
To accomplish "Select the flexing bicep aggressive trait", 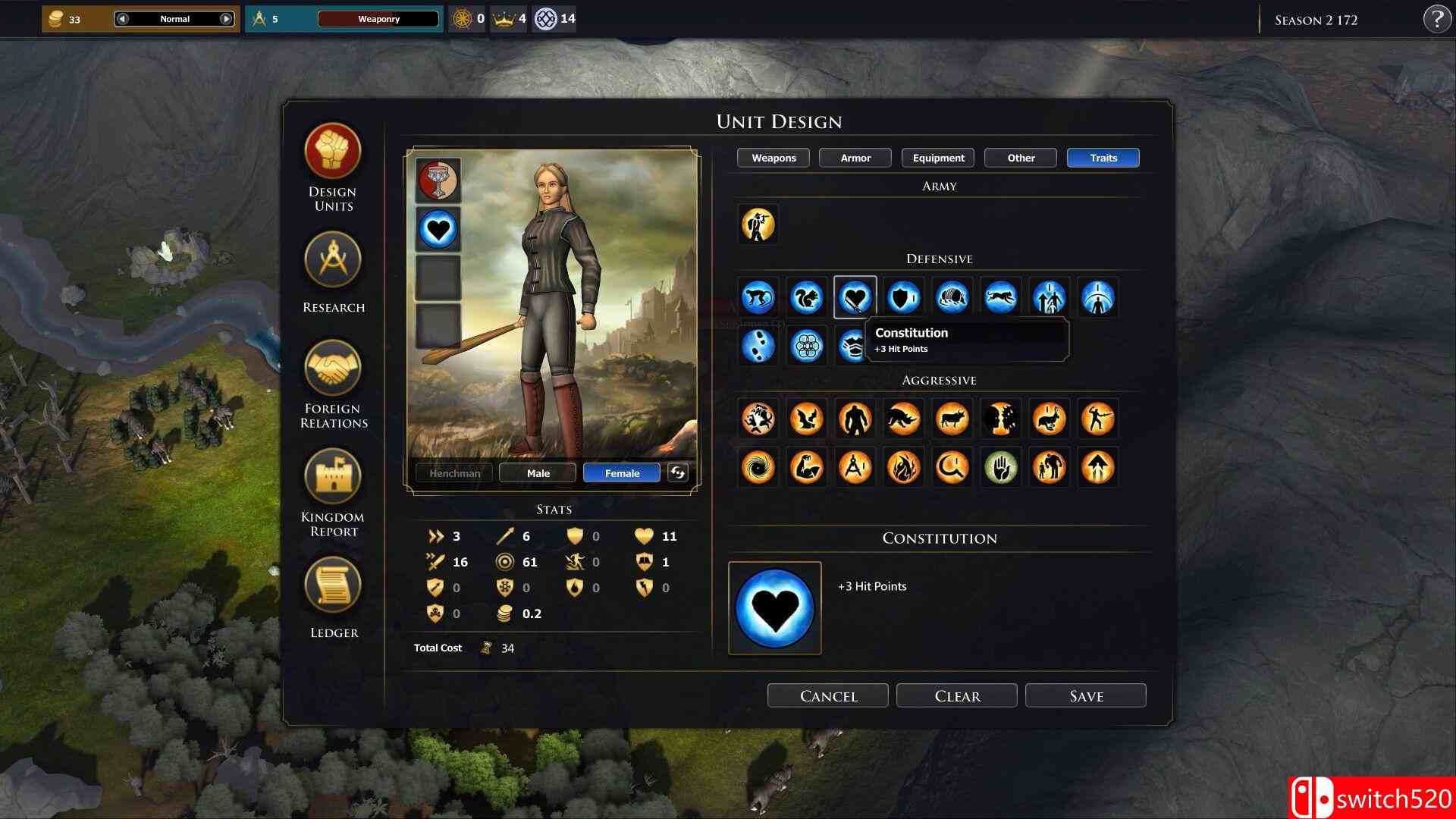I will (x=806, y=468).
